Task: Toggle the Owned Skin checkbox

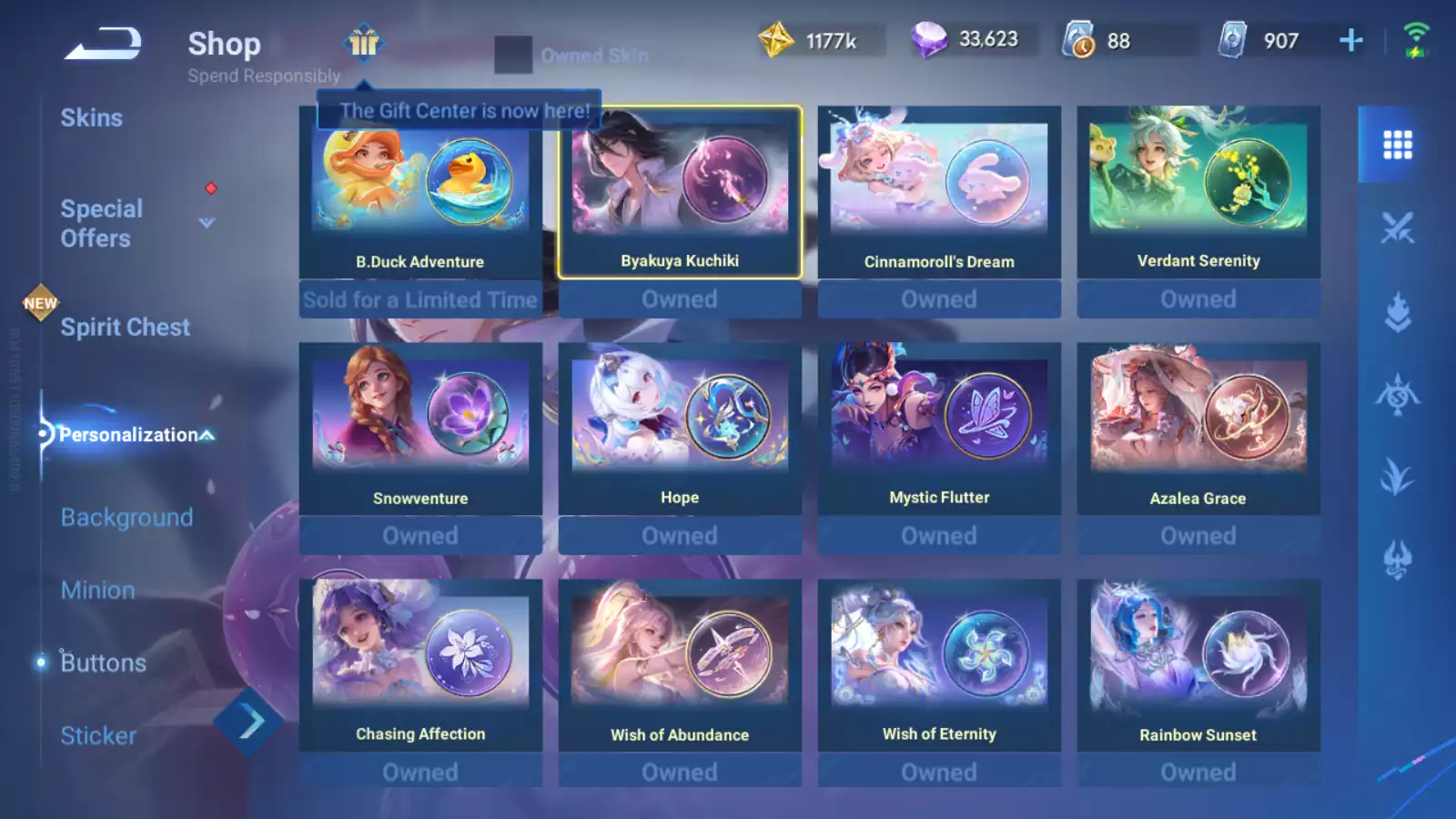Action: [x=513, y=55]
